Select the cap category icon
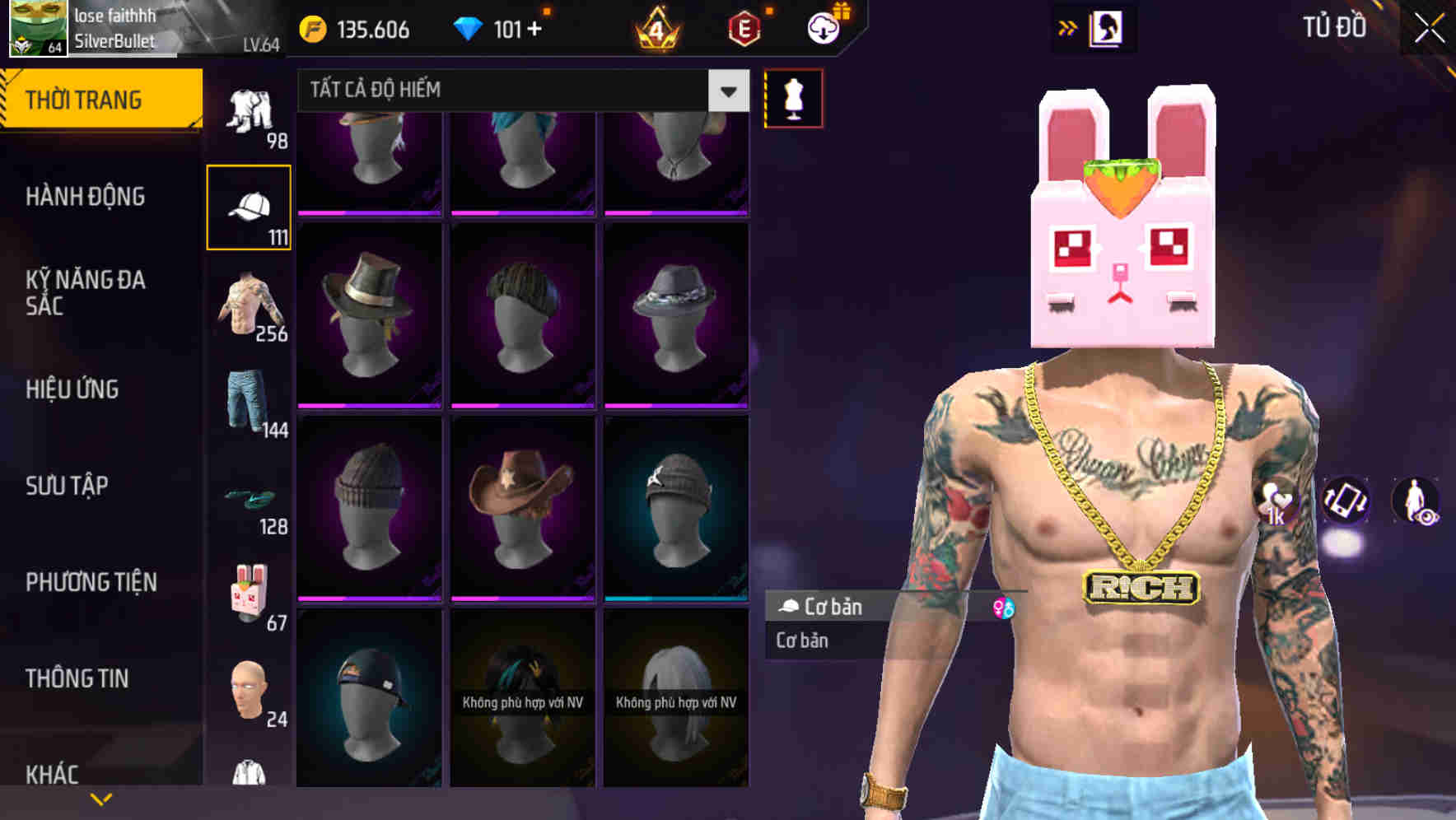Image resolution: width=1456 pixels, height=820 pixels. 248,206
